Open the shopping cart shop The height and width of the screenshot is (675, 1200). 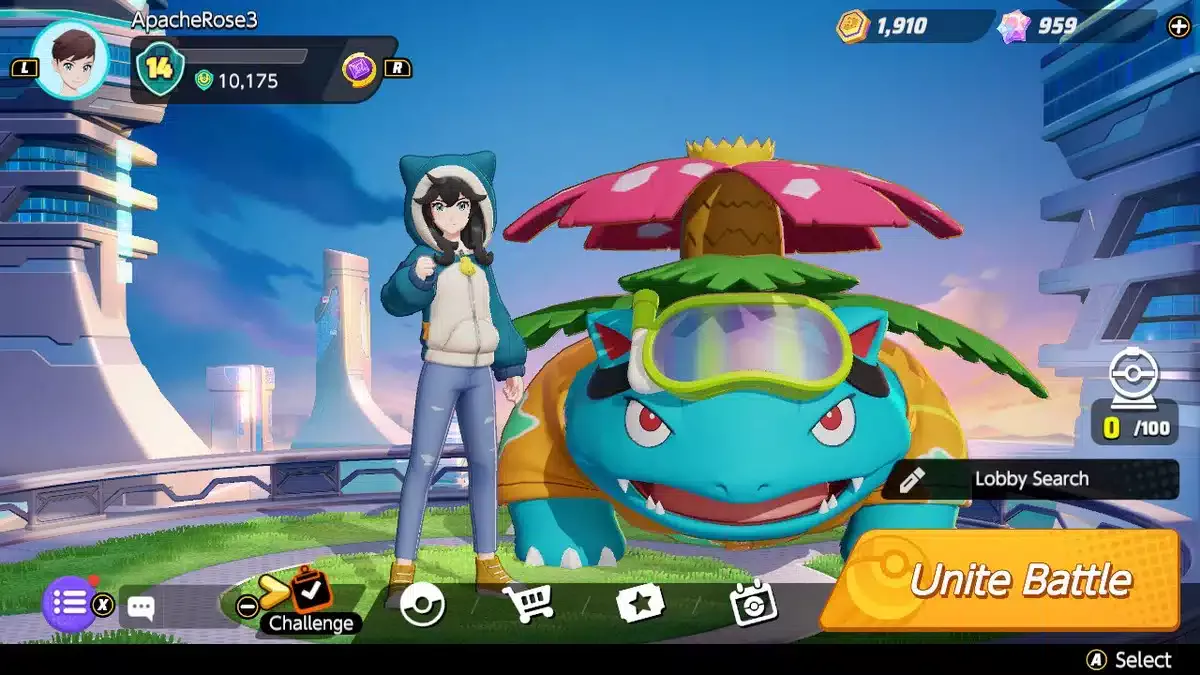(x=528, y=603)
